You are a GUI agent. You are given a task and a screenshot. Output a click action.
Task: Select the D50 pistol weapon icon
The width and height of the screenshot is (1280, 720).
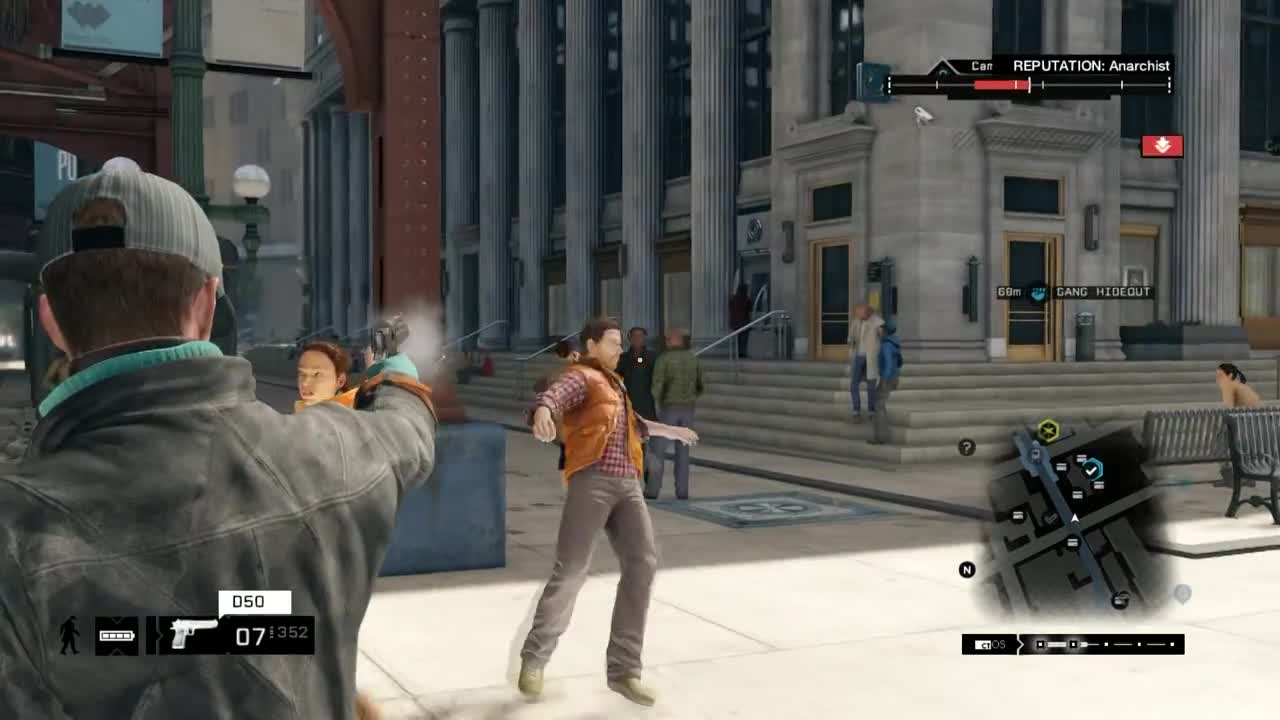[194, 634]
